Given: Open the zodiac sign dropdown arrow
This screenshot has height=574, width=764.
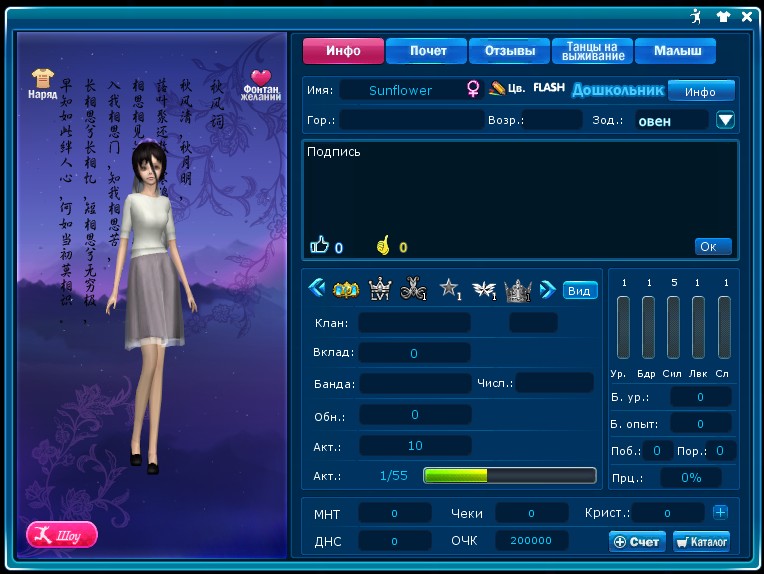Looking at the screenshot, I should pos(726,120).
